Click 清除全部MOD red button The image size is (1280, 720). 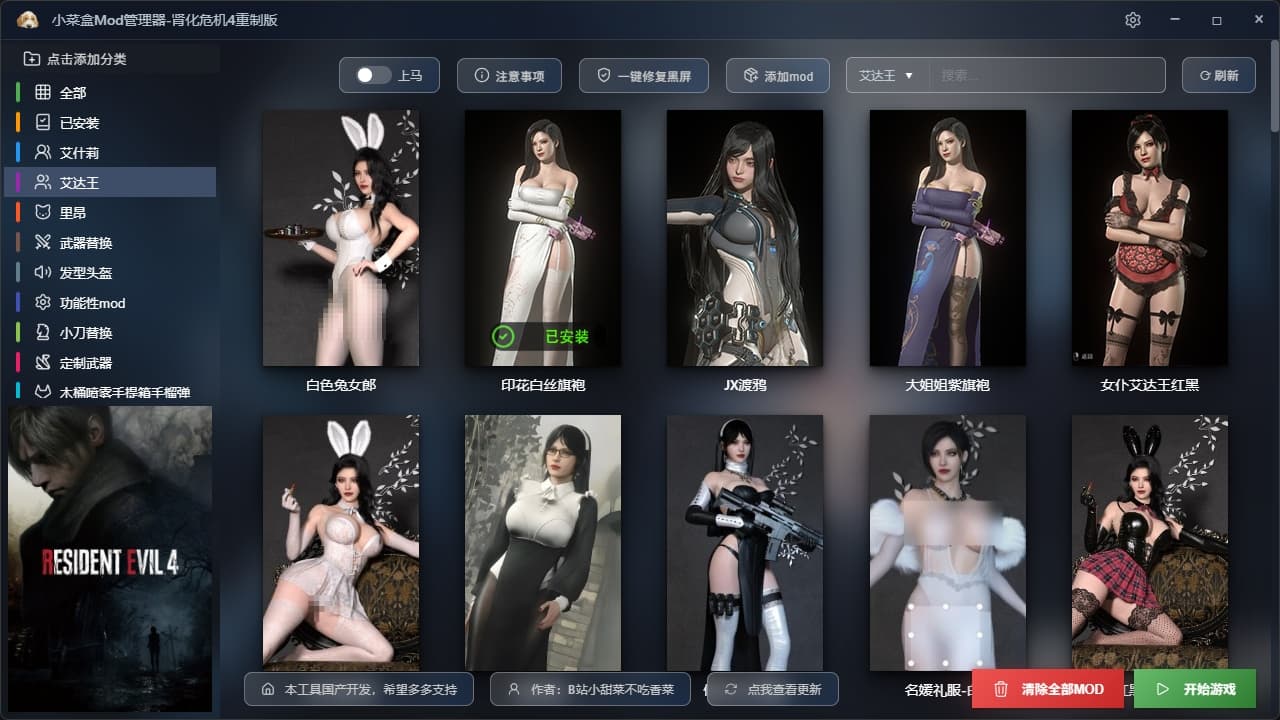1049,689
